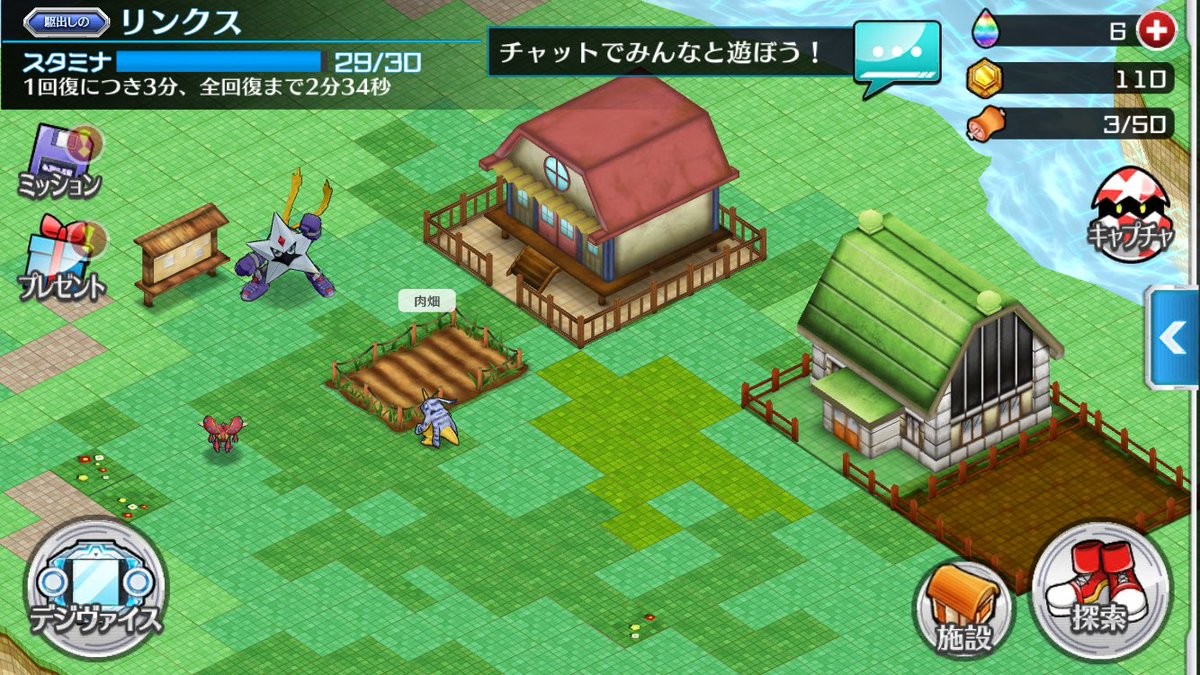This screenshot has height=675, width=1200.
Task: Select the 肉畑 meat farm label
Action: (x=427, y=300)
